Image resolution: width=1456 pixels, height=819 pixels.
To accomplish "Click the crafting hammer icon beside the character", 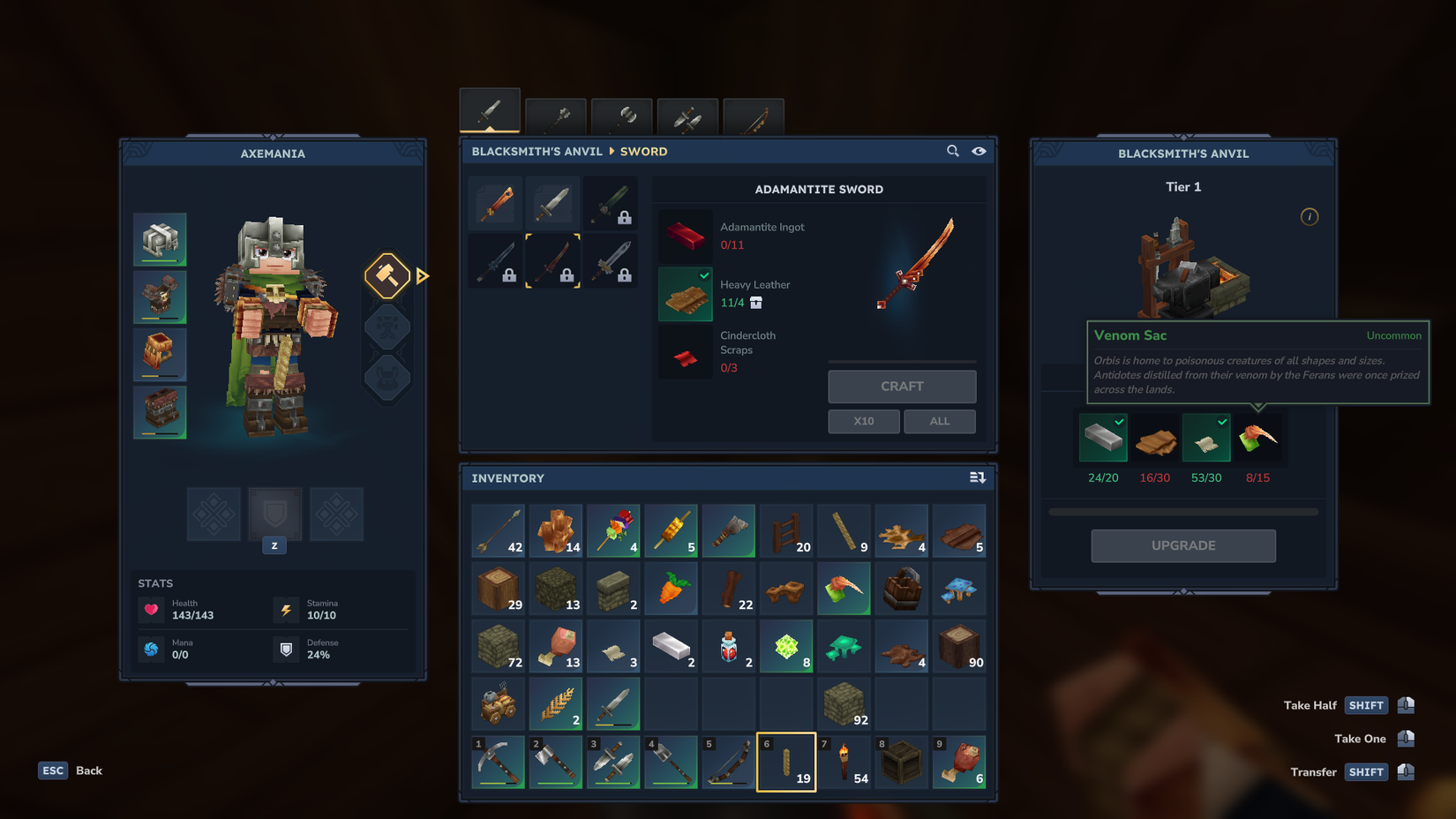I will [387, 275].
